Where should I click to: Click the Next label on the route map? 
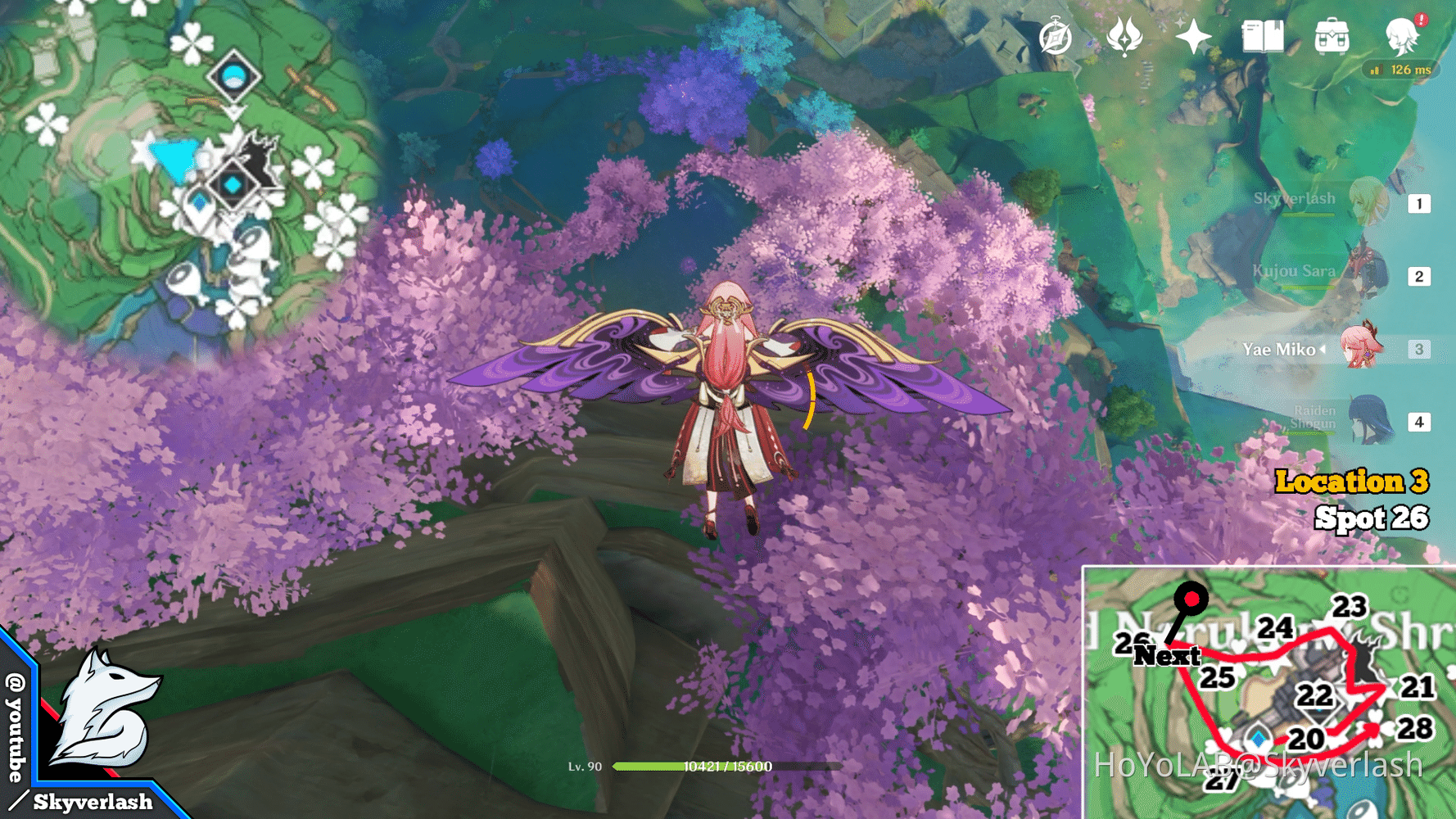pos(1169,654)
